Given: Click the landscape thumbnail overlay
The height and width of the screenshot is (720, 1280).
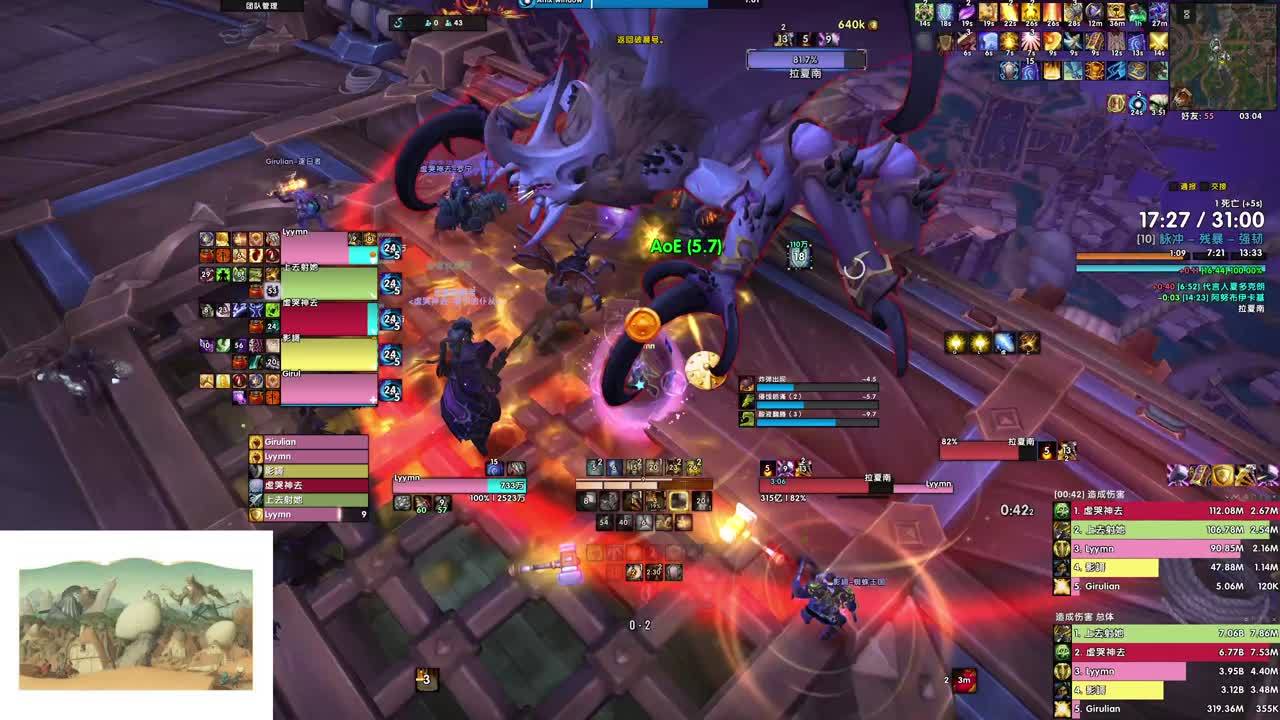Looking at the screenshot, I should pos(136,625).
